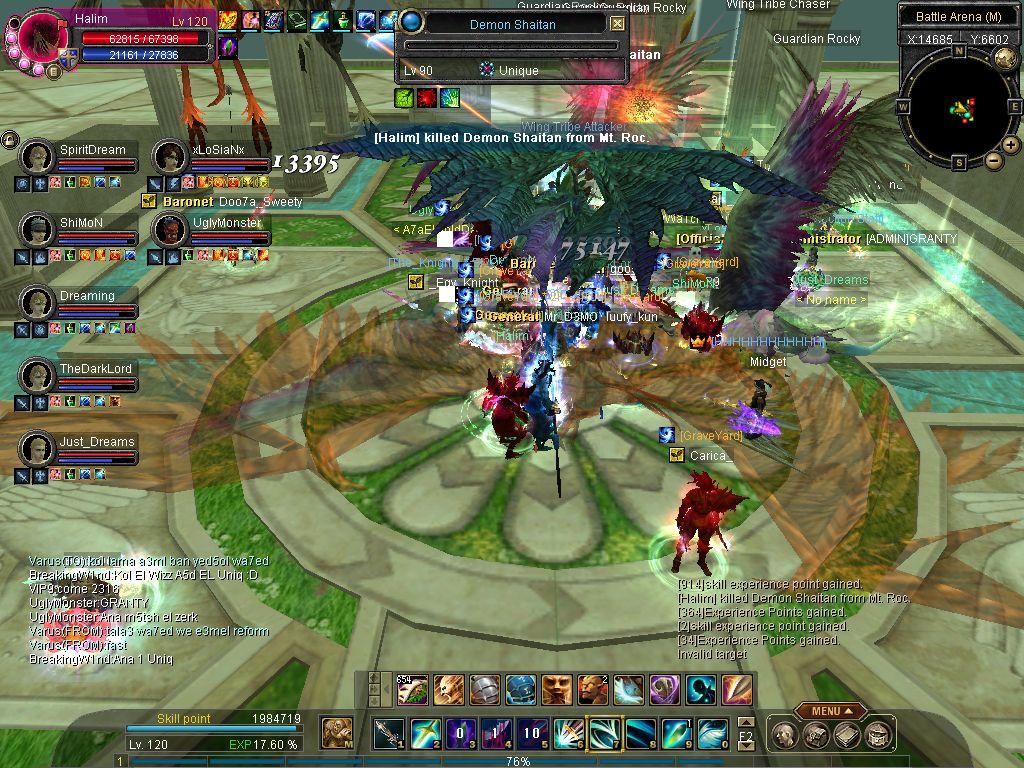The image size is (1024, 768).
Task: Select party member SpiritDream
Action: tap(38, 157)
